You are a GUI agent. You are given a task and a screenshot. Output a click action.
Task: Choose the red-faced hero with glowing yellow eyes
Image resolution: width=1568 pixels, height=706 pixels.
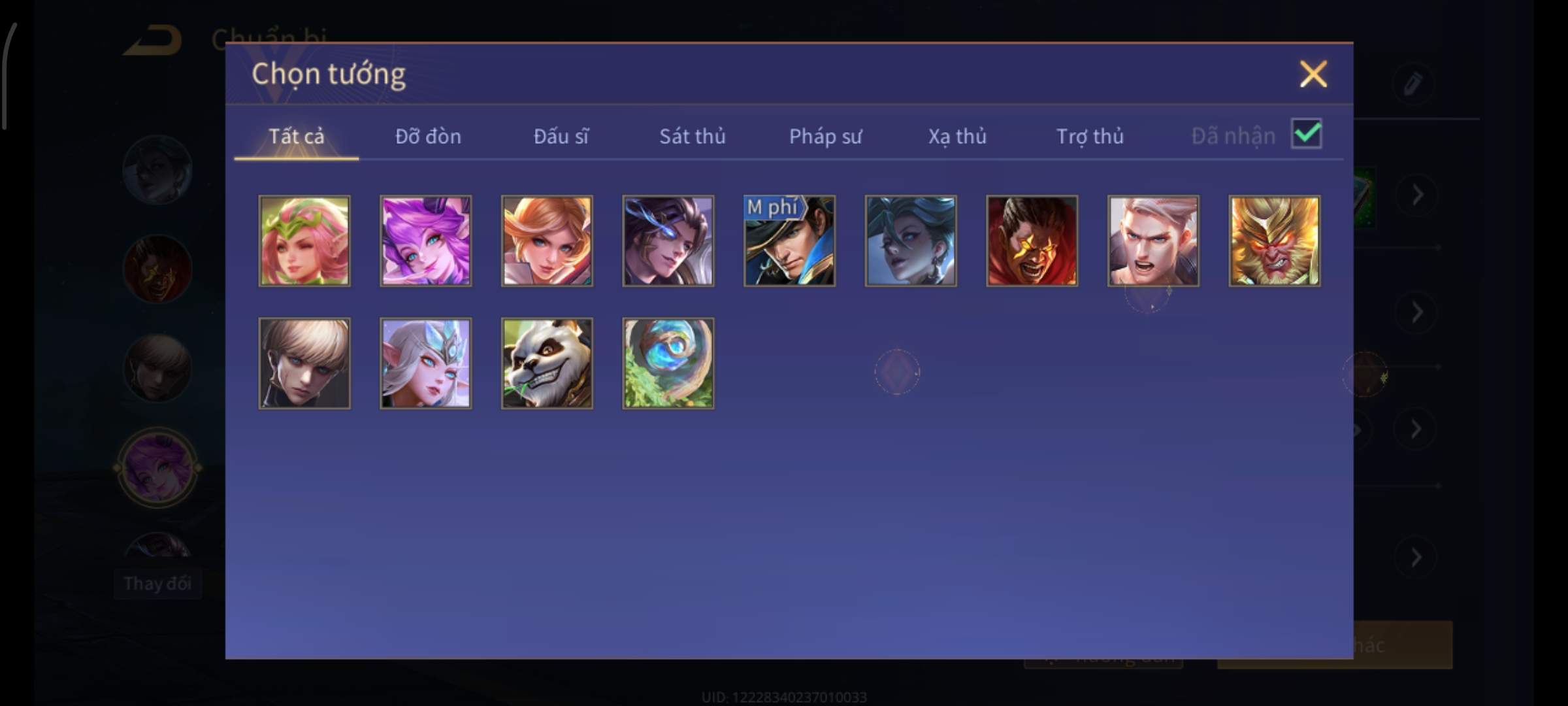click(x=1032, y=241)
